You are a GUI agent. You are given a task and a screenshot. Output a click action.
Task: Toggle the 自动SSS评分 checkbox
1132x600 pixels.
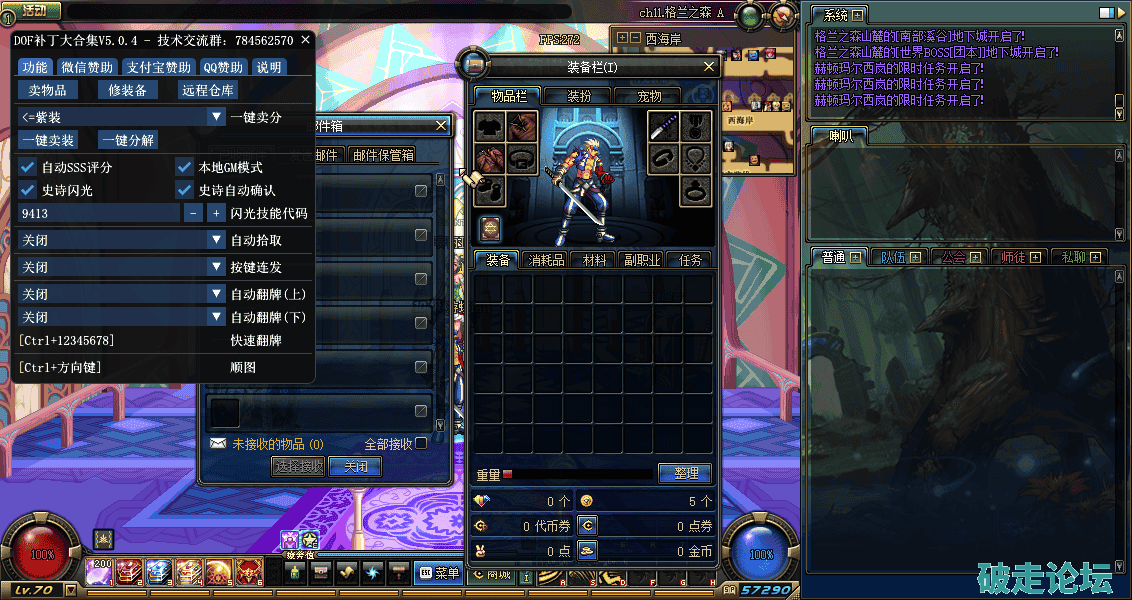(28, 167)
